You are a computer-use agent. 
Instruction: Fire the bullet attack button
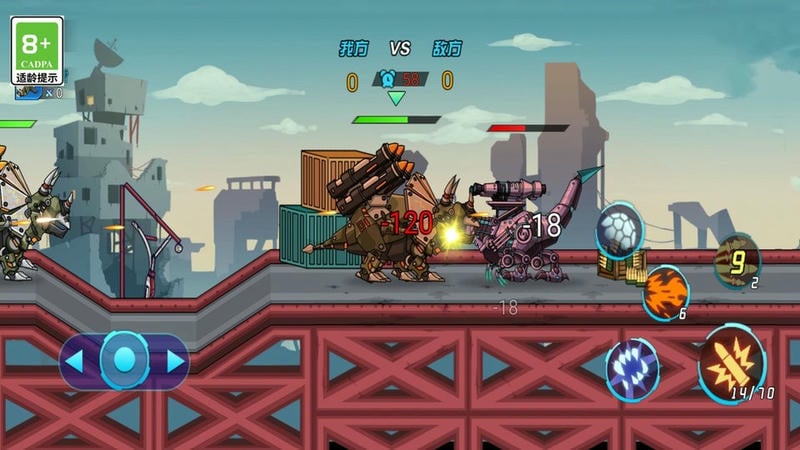pyautogui.click(x=732, y=364)
